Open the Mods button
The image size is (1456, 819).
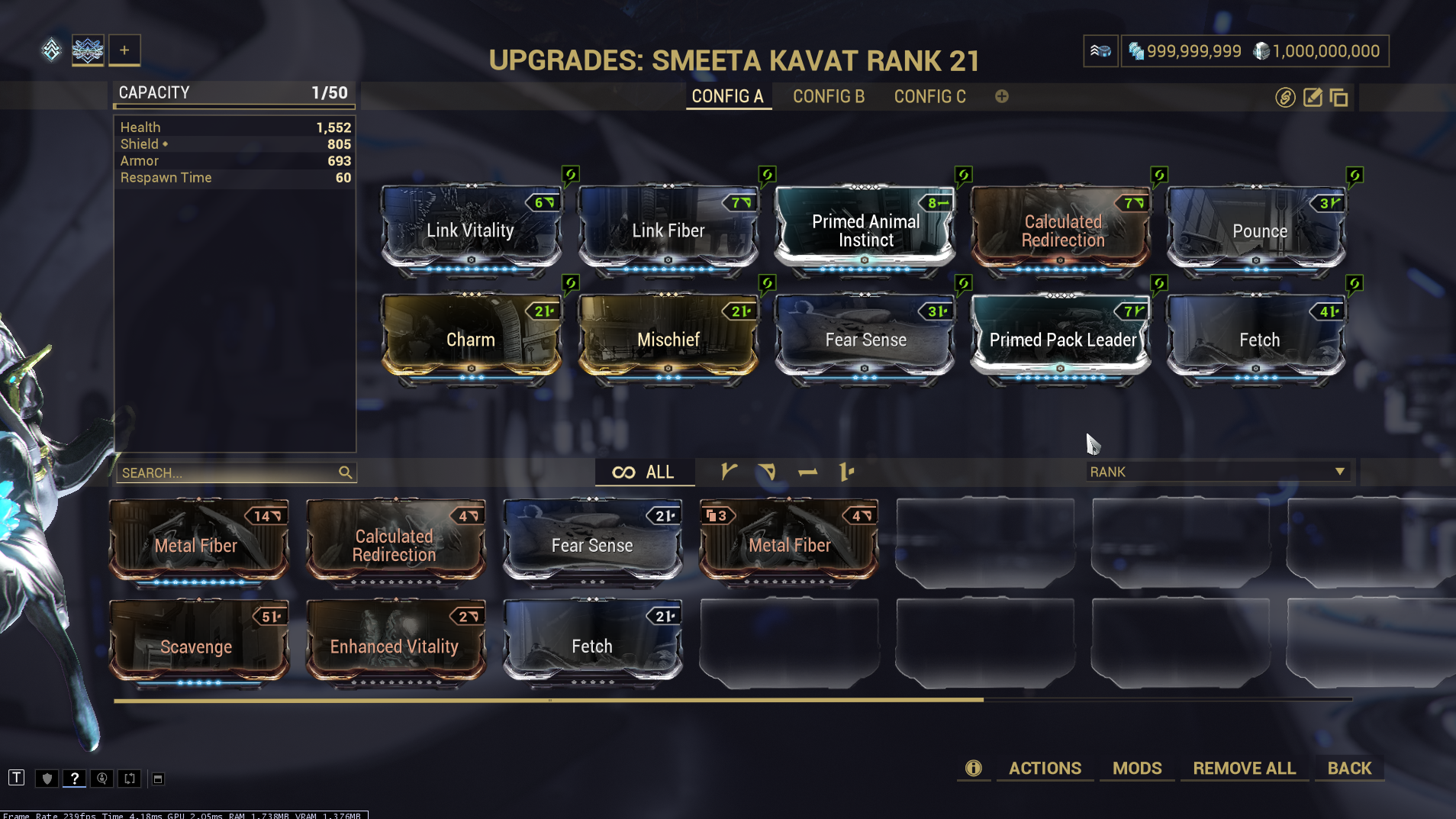click(x=1136, y=768)
